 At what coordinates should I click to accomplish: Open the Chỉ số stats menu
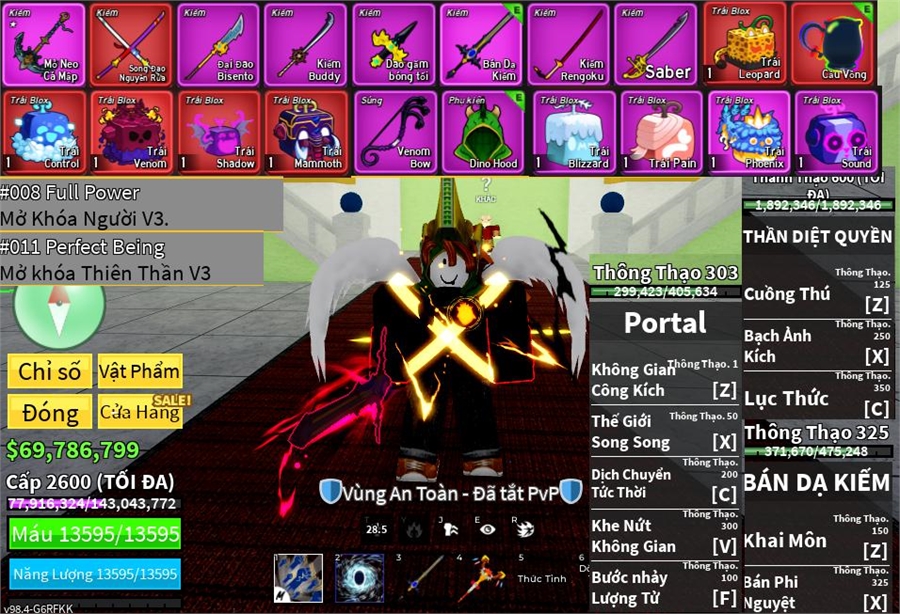pyautogui.click(x=49, y=372)
